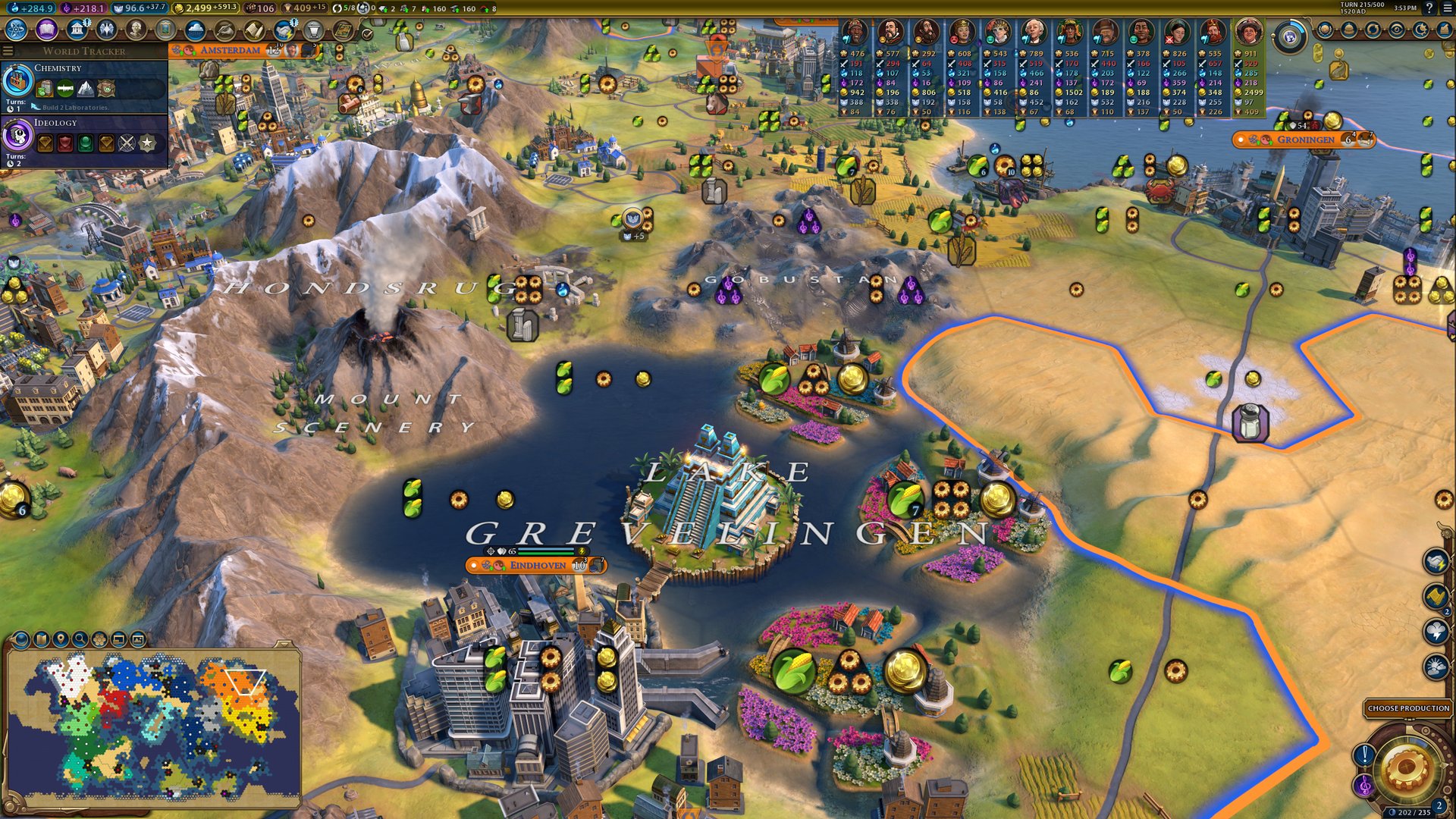Collapse the World Tracker menu
This screenshot has width=1456, height=819.
[x=8, y=51]
